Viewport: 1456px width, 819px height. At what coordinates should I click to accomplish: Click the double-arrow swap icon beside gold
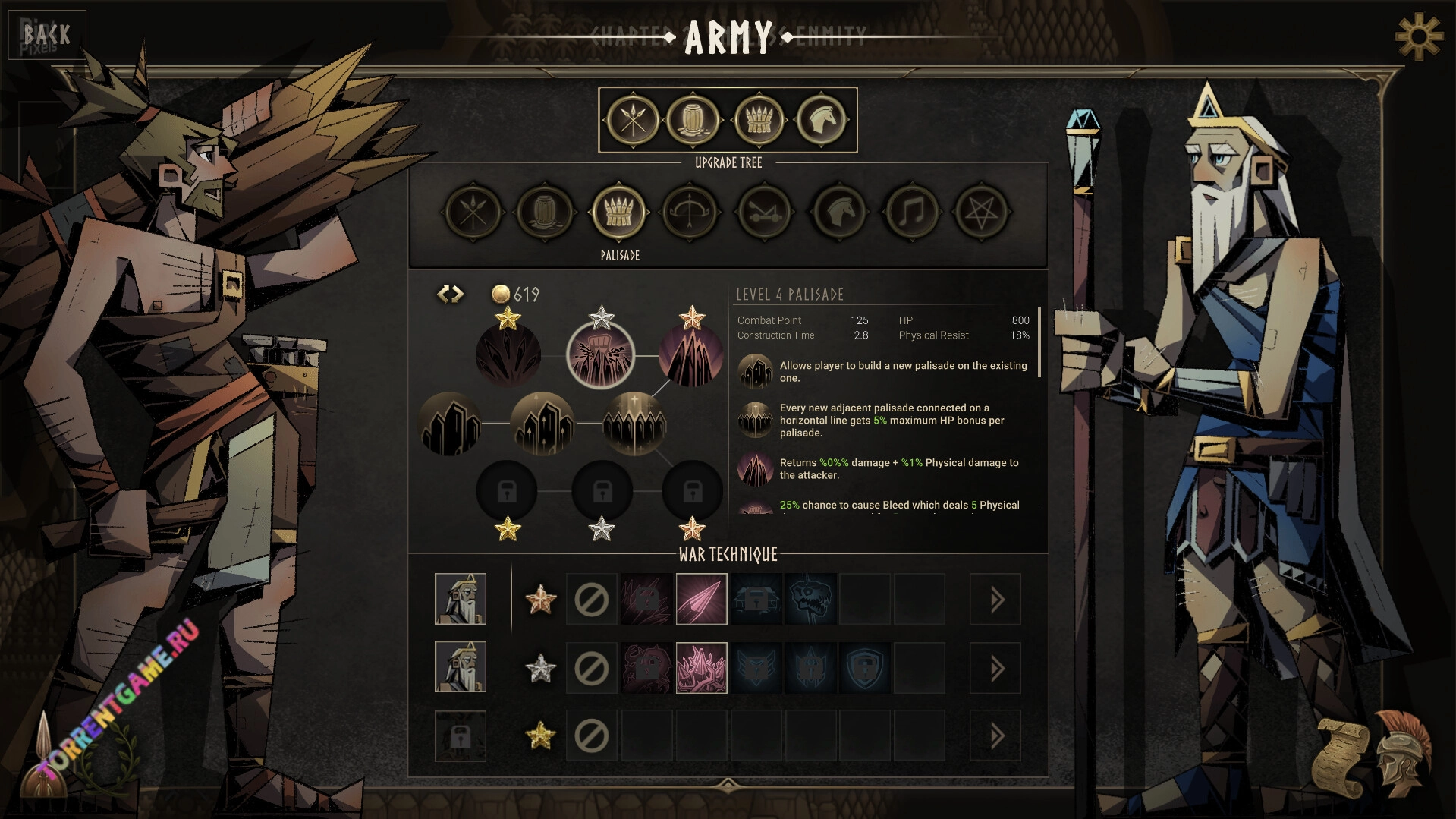450,294
